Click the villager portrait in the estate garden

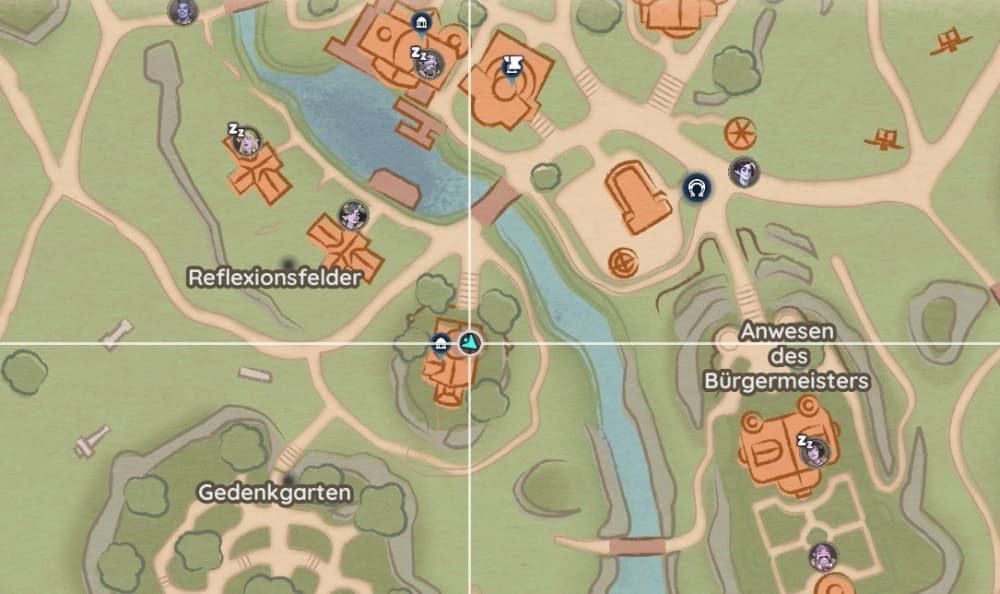tap(823, 555)
